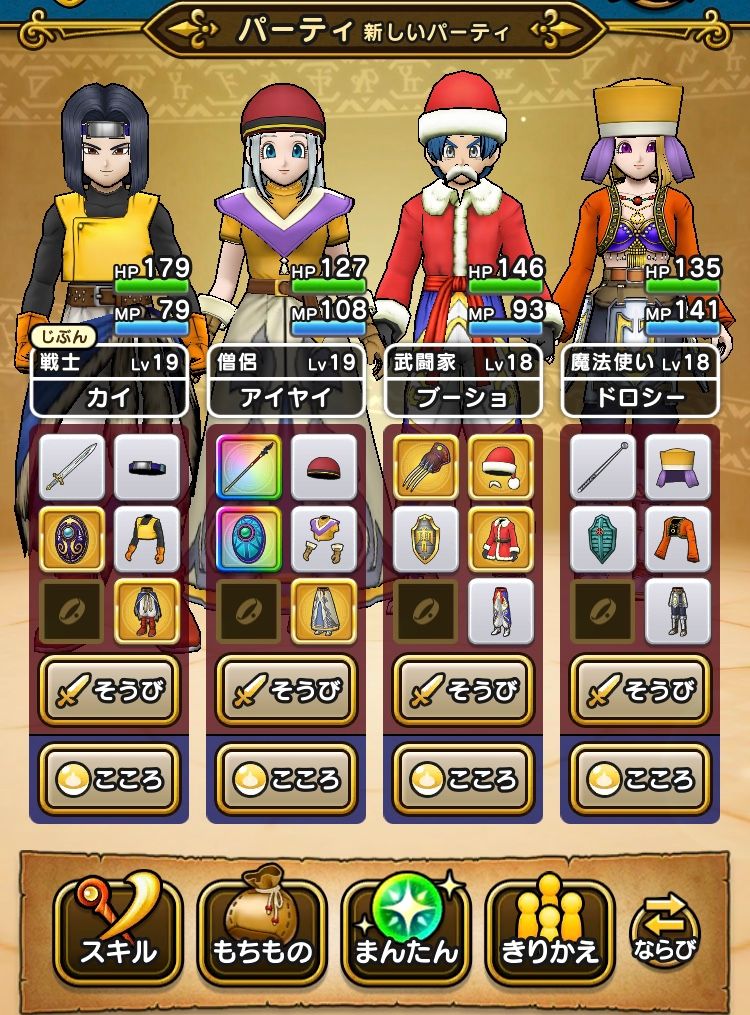The width and height of the screenshot is (750, 1015).
Task: Open こころ hearts for ブーショ
Action: 463,779
